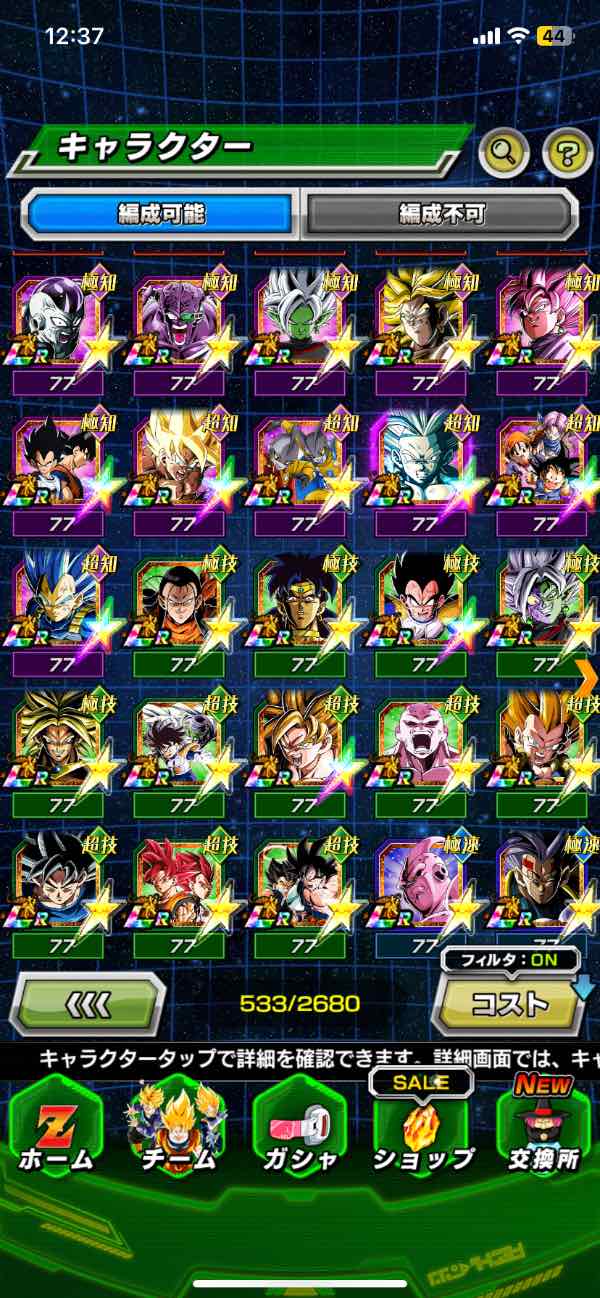
Task: Select the Frieza character card
Action: click(58, 317)
